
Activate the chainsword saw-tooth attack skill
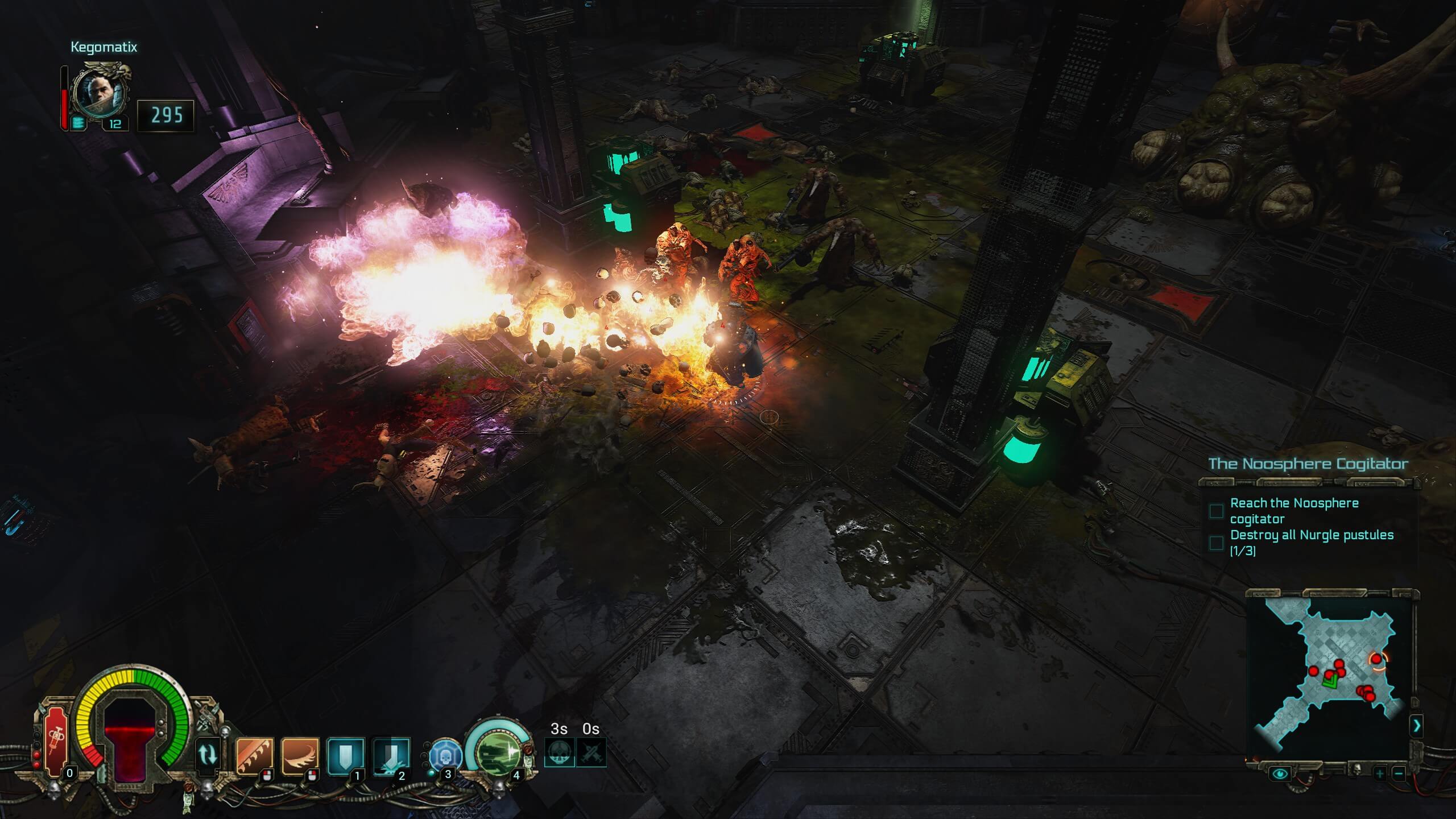click(254, 756)
